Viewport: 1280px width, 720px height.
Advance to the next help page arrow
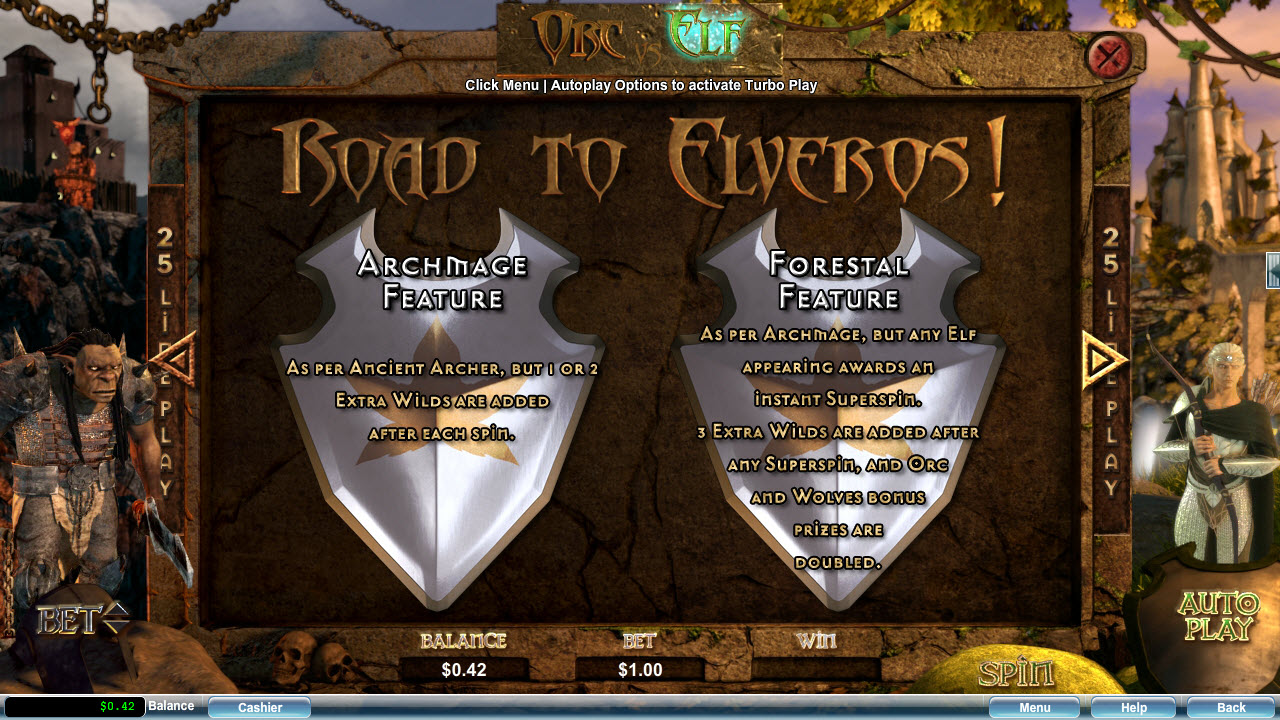pos(1104,359)
